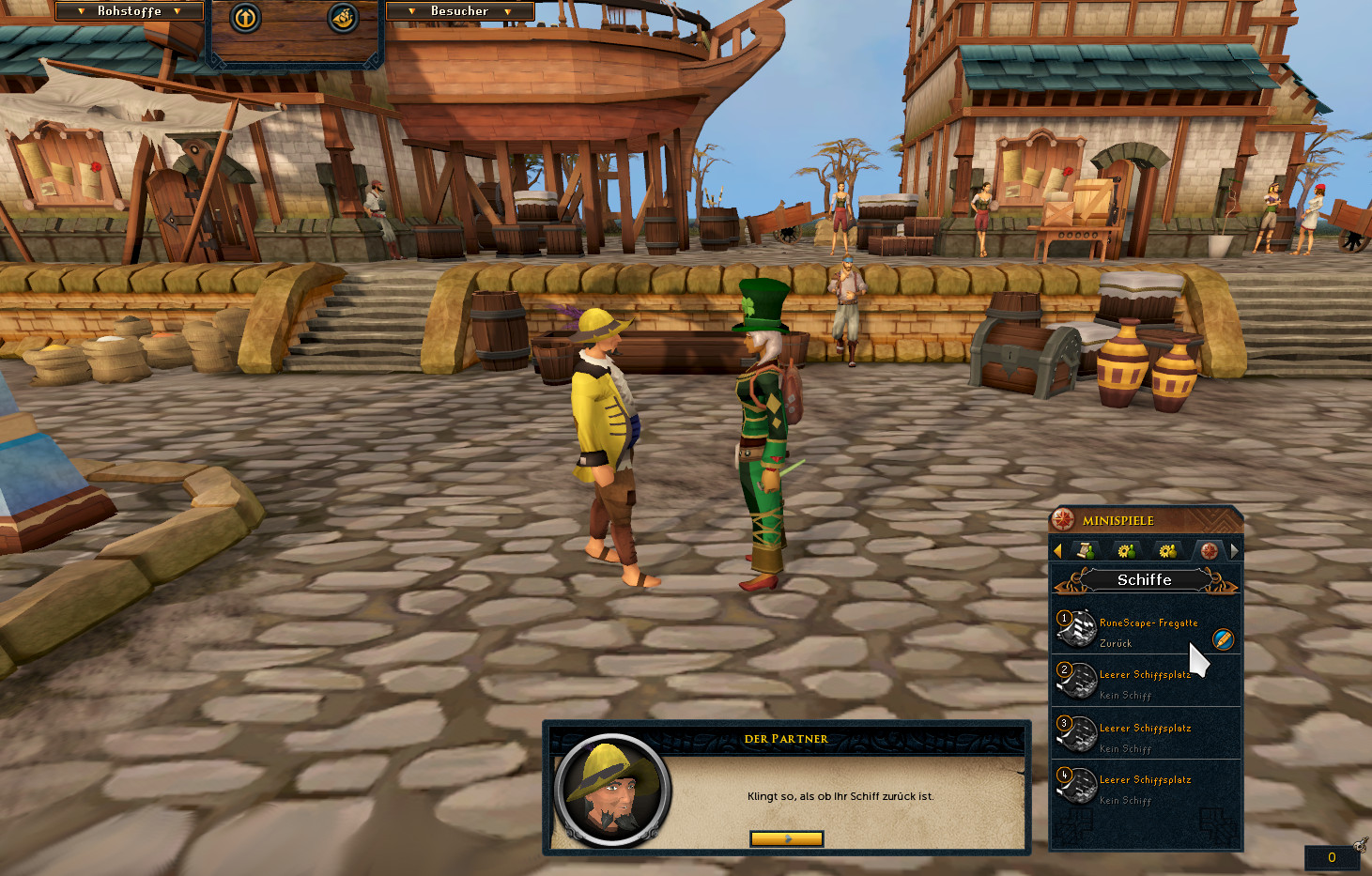Show previous tabs with the left arrow
This screenshot has height=876, width=1372.
[1058, 550]
